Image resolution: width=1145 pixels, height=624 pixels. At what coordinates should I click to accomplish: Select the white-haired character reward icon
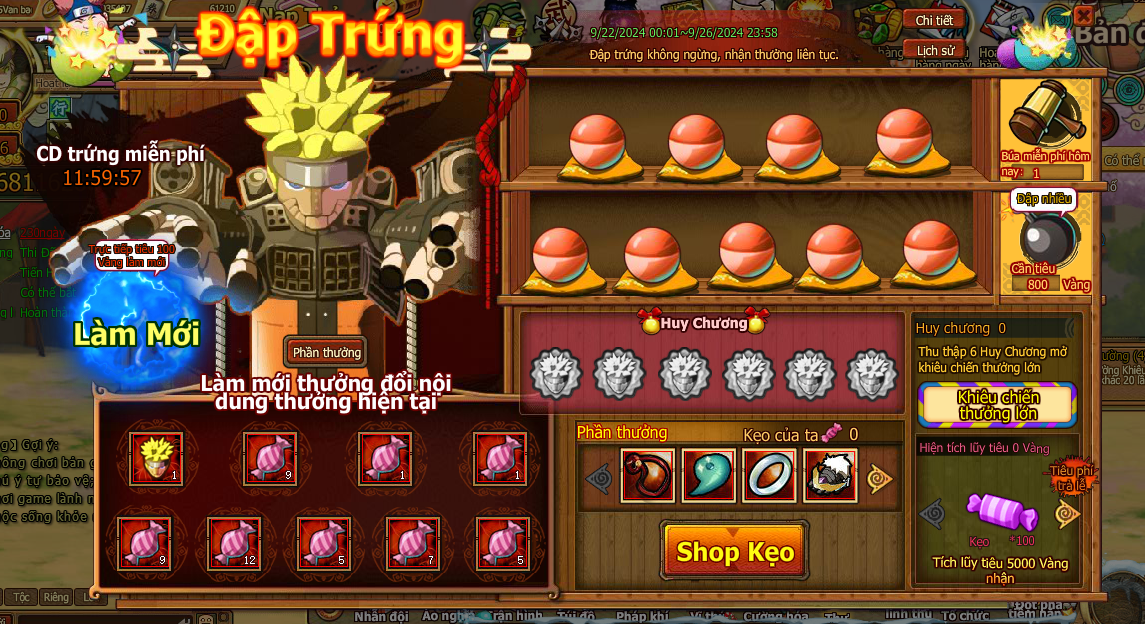pyautogui.click(x=830, y=476)
